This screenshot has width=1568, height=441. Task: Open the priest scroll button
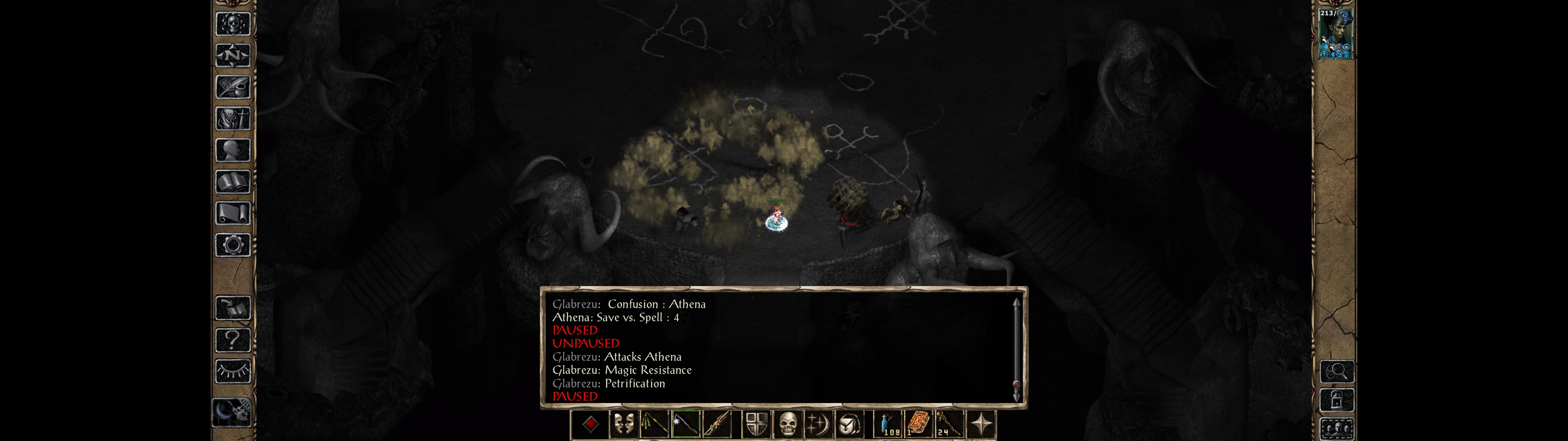coord(232,214)
